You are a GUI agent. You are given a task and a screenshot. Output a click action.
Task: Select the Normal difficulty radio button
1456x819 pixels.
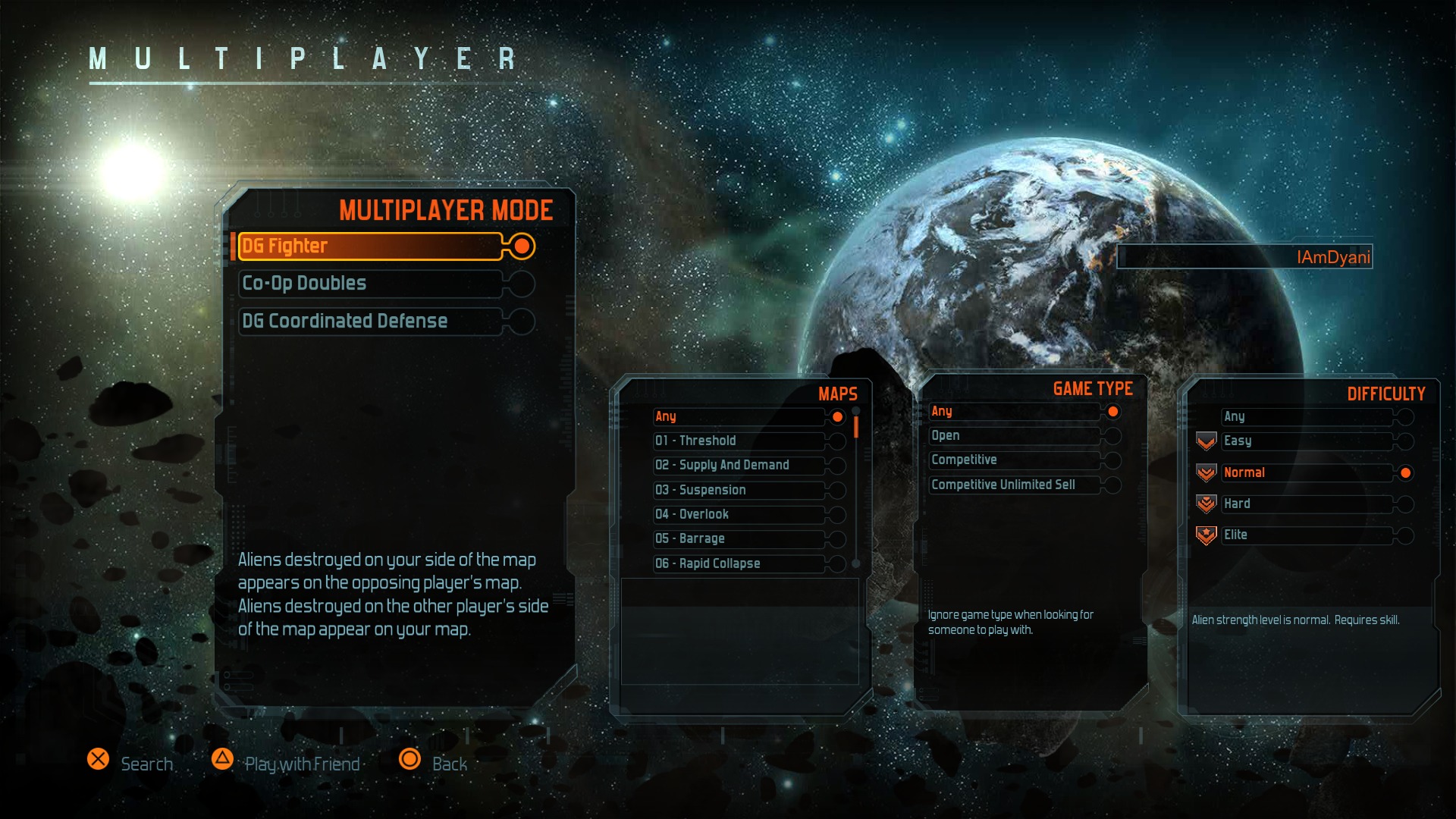[x=1405, y=472]
